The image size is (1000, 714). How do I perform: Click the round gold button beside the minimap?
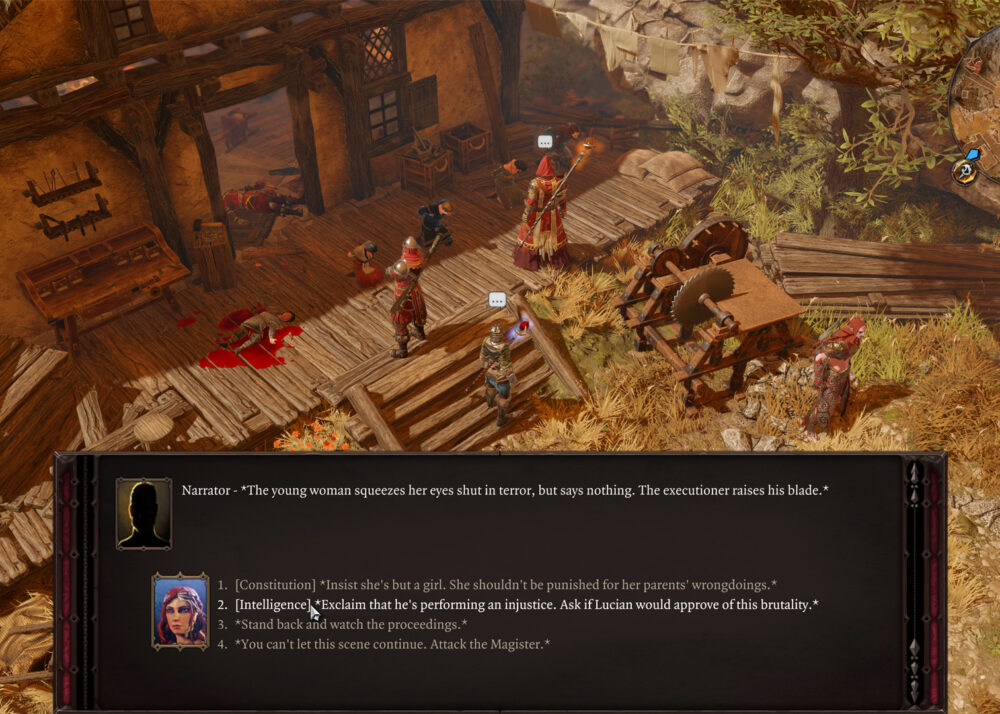965,172
